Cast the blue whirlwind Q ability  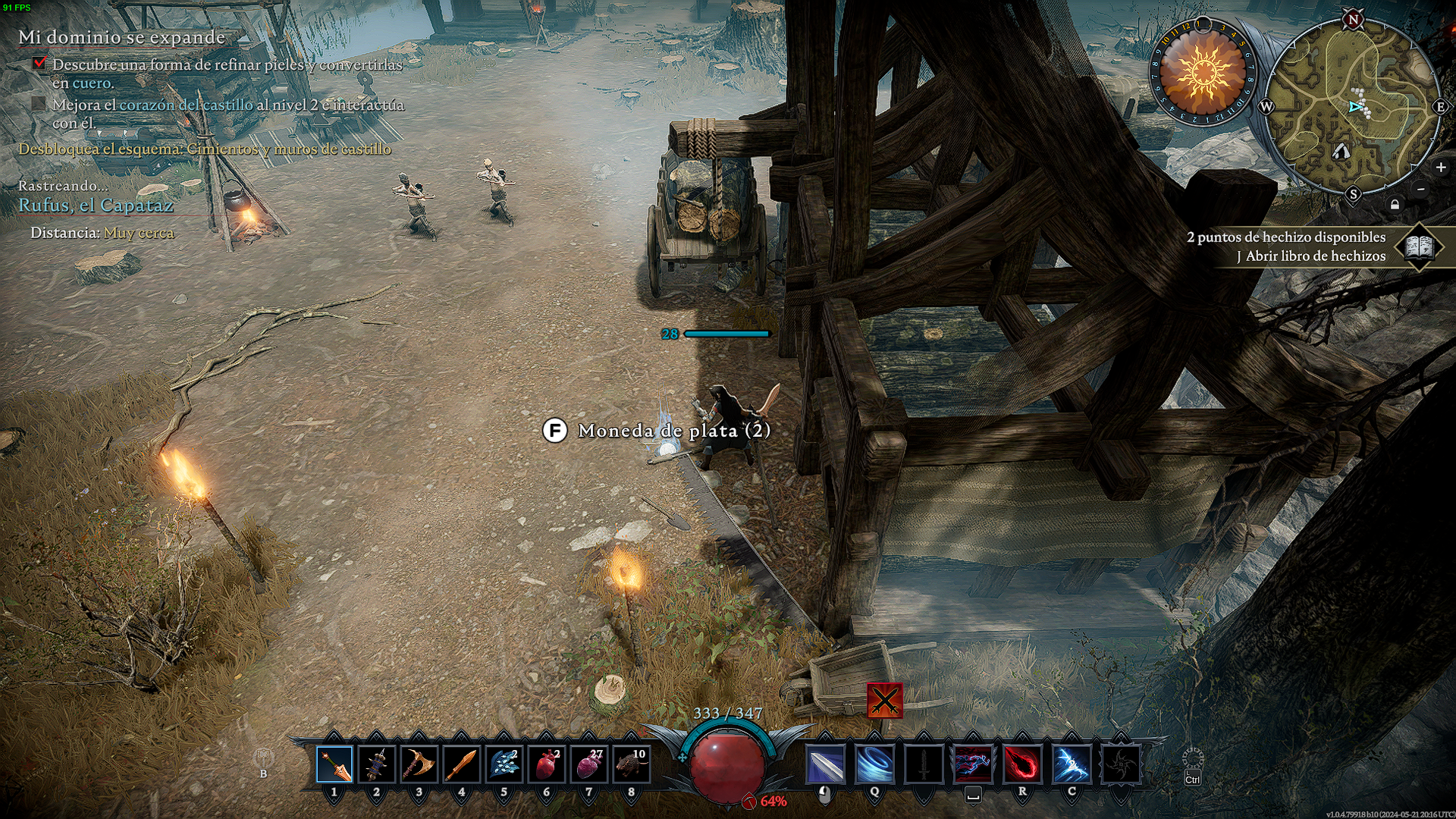[874, 764]
